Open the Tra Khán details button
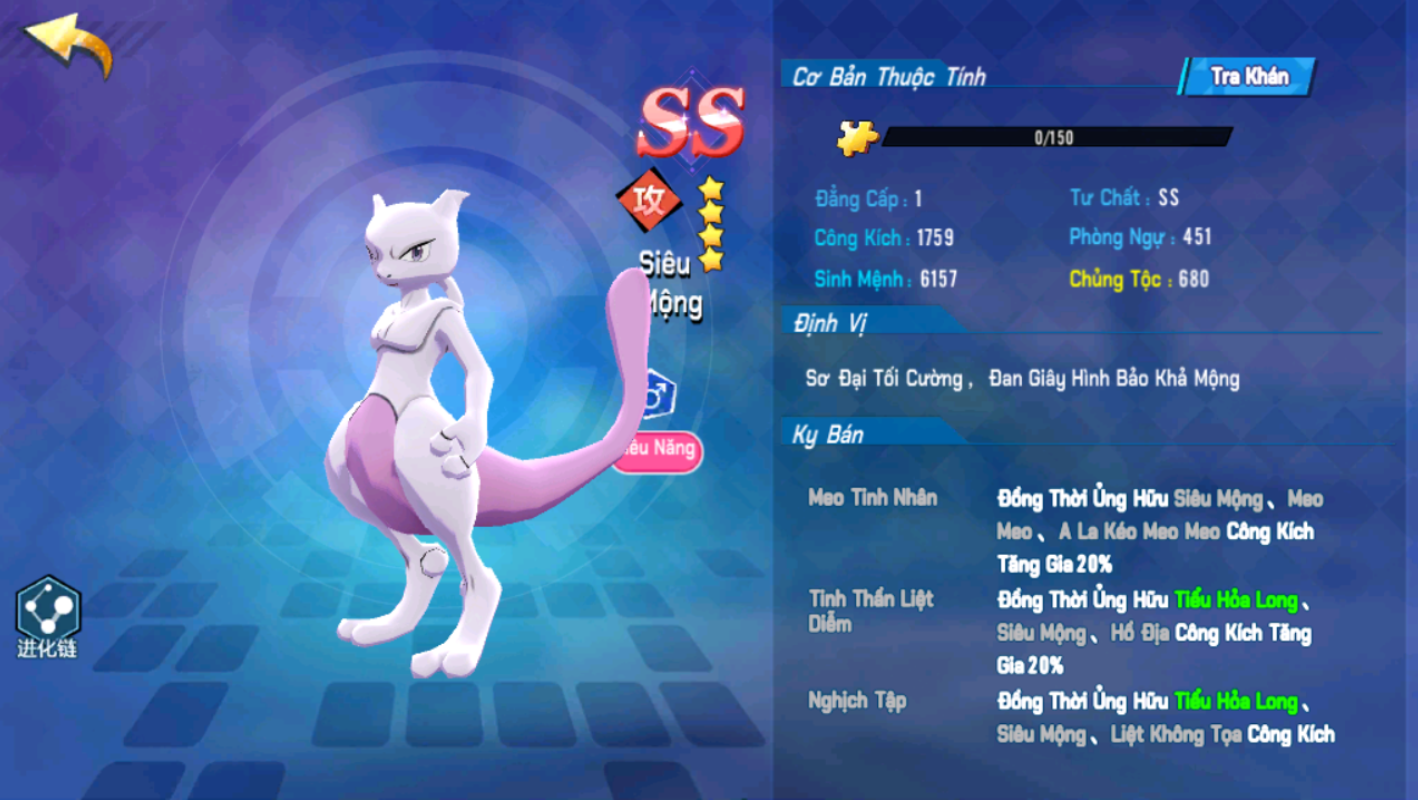 (1249, 77)
